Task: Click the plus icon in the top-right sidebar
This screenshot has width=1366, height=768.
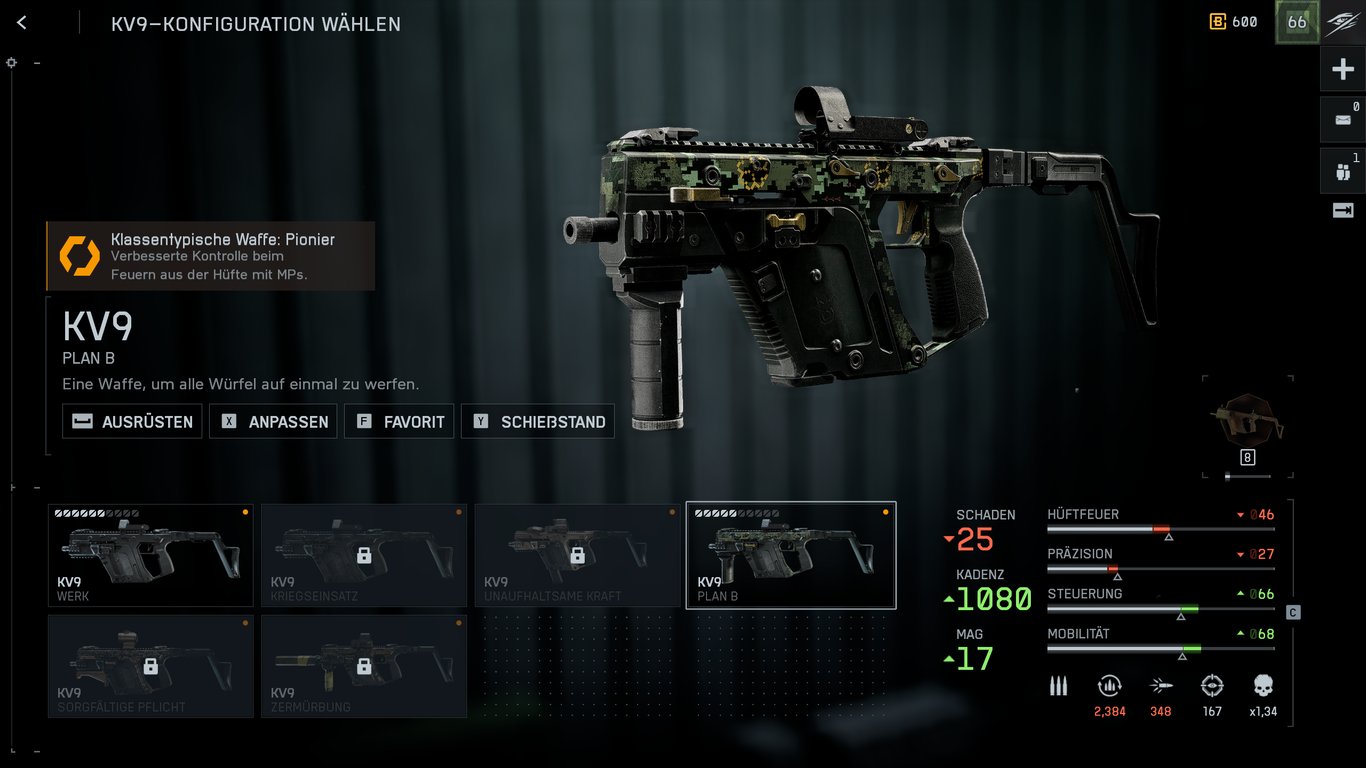Action: [1343, 68]
